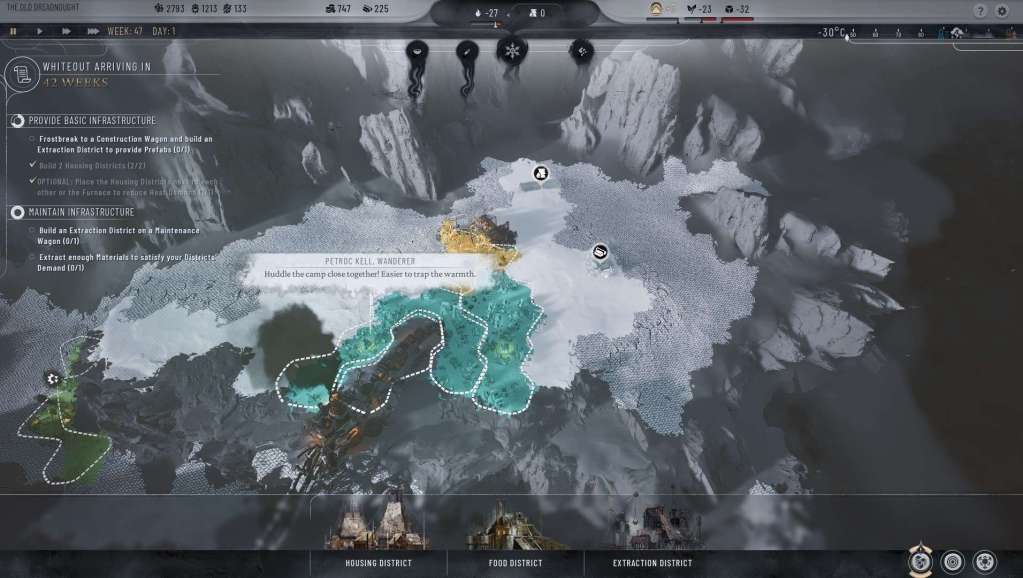Open Provide Basic Infrastructure objective
Screen dimensions: 1023x578
pos(18,121)
